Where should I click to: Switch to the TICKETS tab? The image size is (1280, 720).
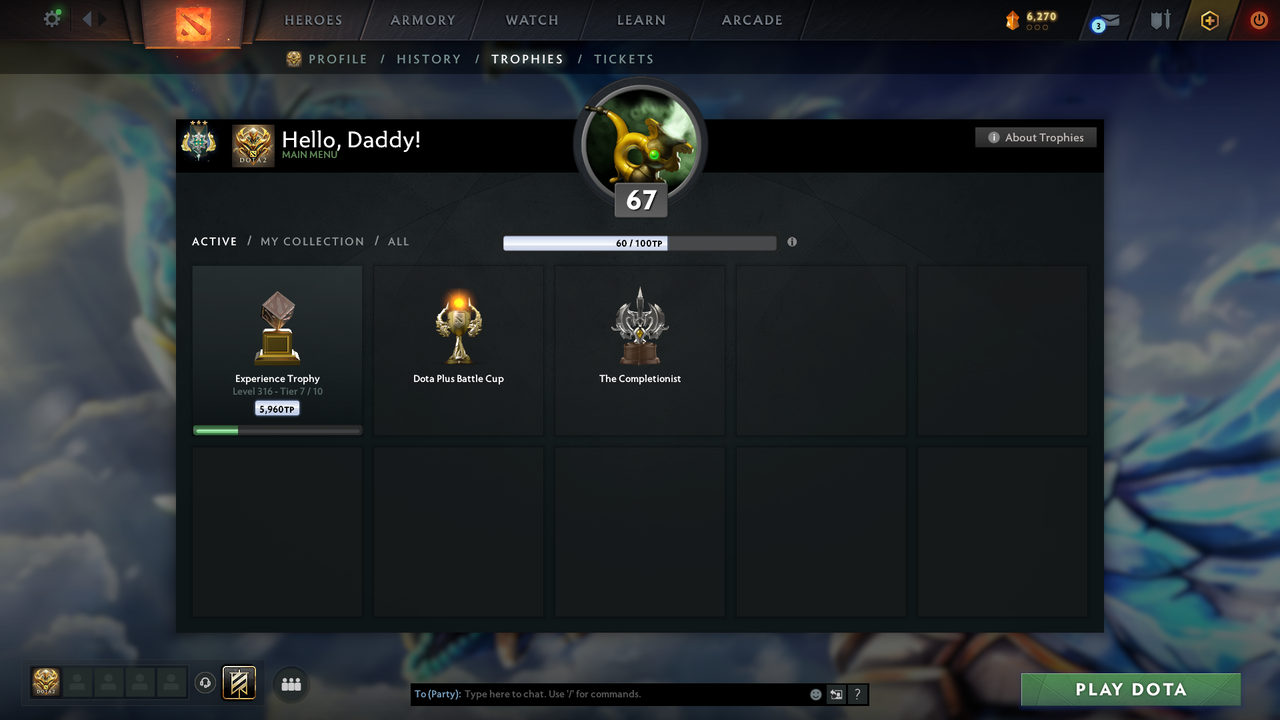[624, 59]
